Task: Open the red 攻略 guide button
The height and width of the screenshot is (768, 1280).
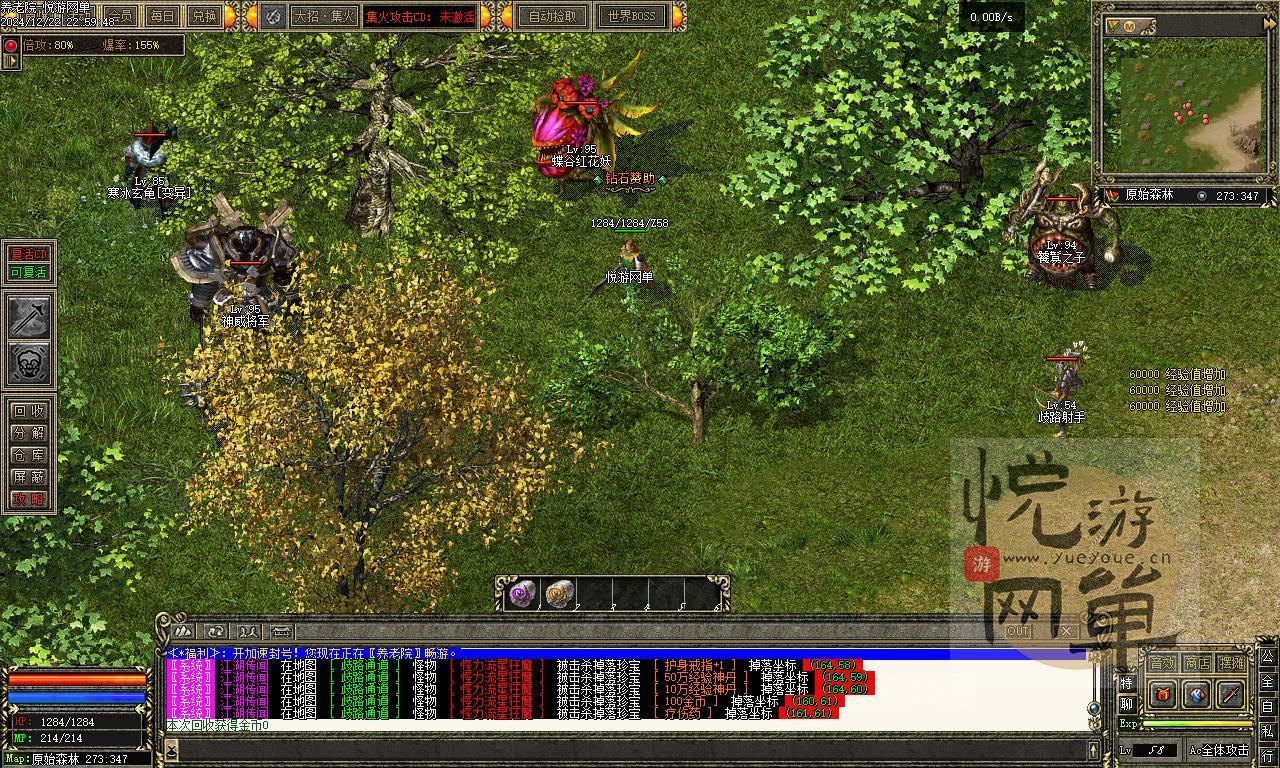Action: click(x=28, y=499)
